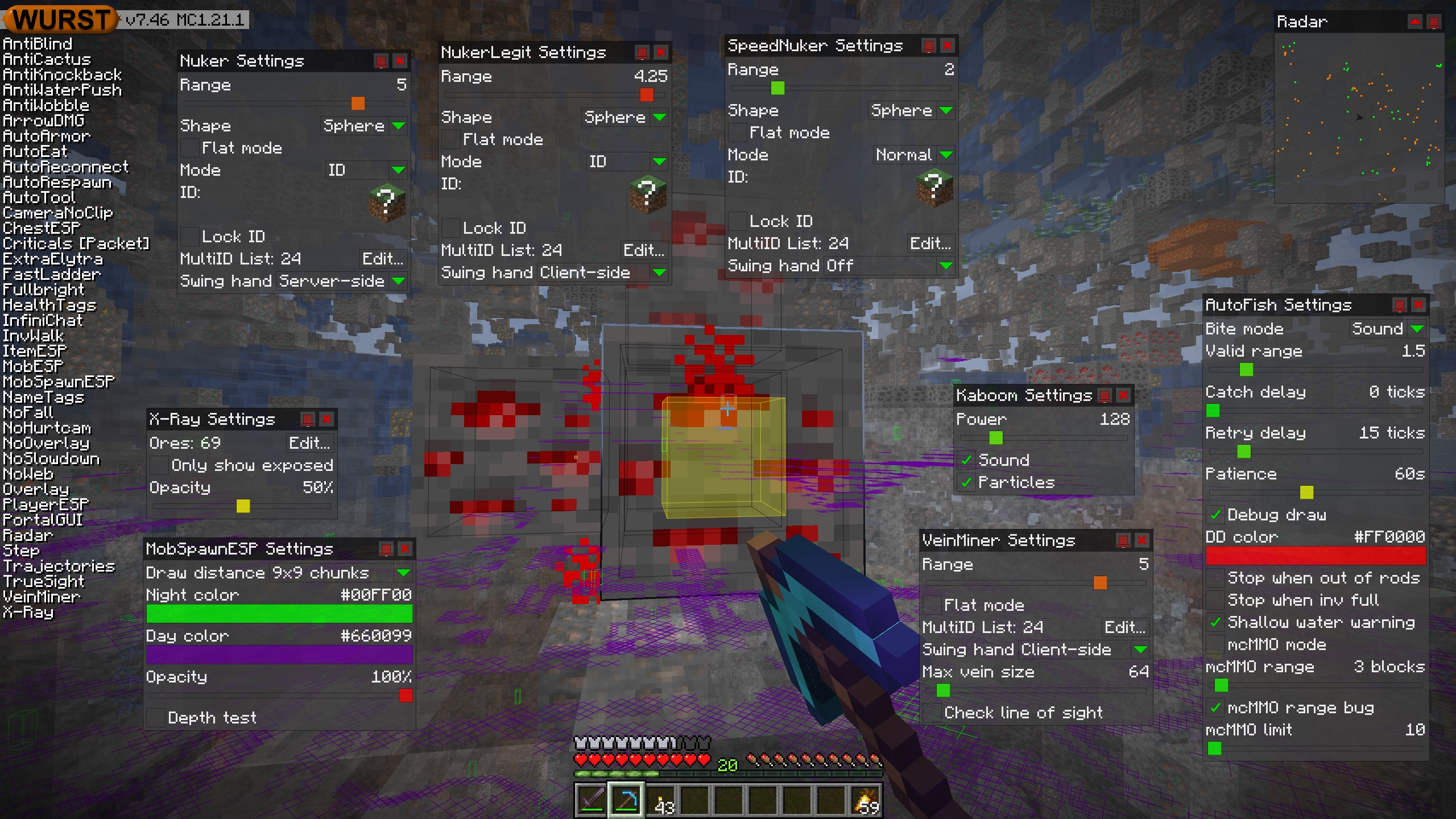Click Edit next to Ores in X-Ray Settings

[x=310, y=442]
